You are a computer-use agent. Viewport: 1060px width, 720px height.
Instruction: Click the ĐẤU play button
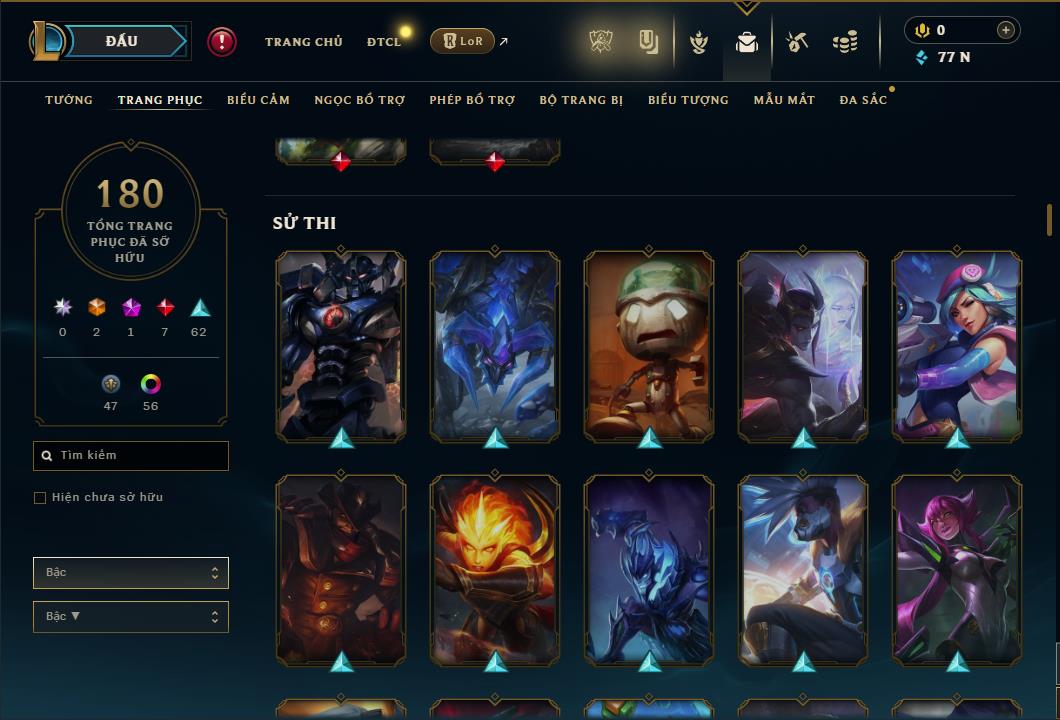121,41
